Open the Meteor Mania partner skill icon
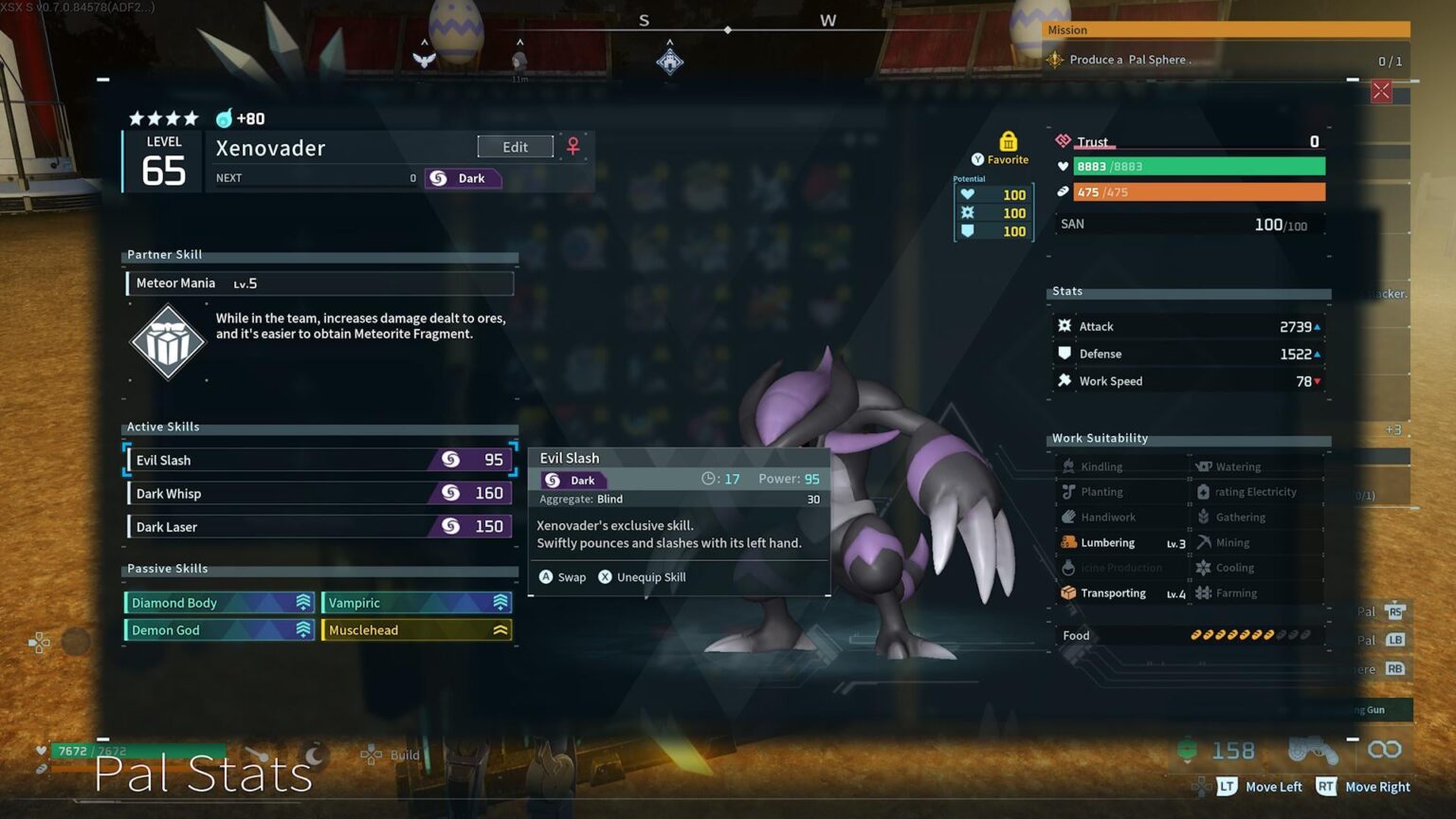Screen dimensions: 1456x819 click(168, 341)
